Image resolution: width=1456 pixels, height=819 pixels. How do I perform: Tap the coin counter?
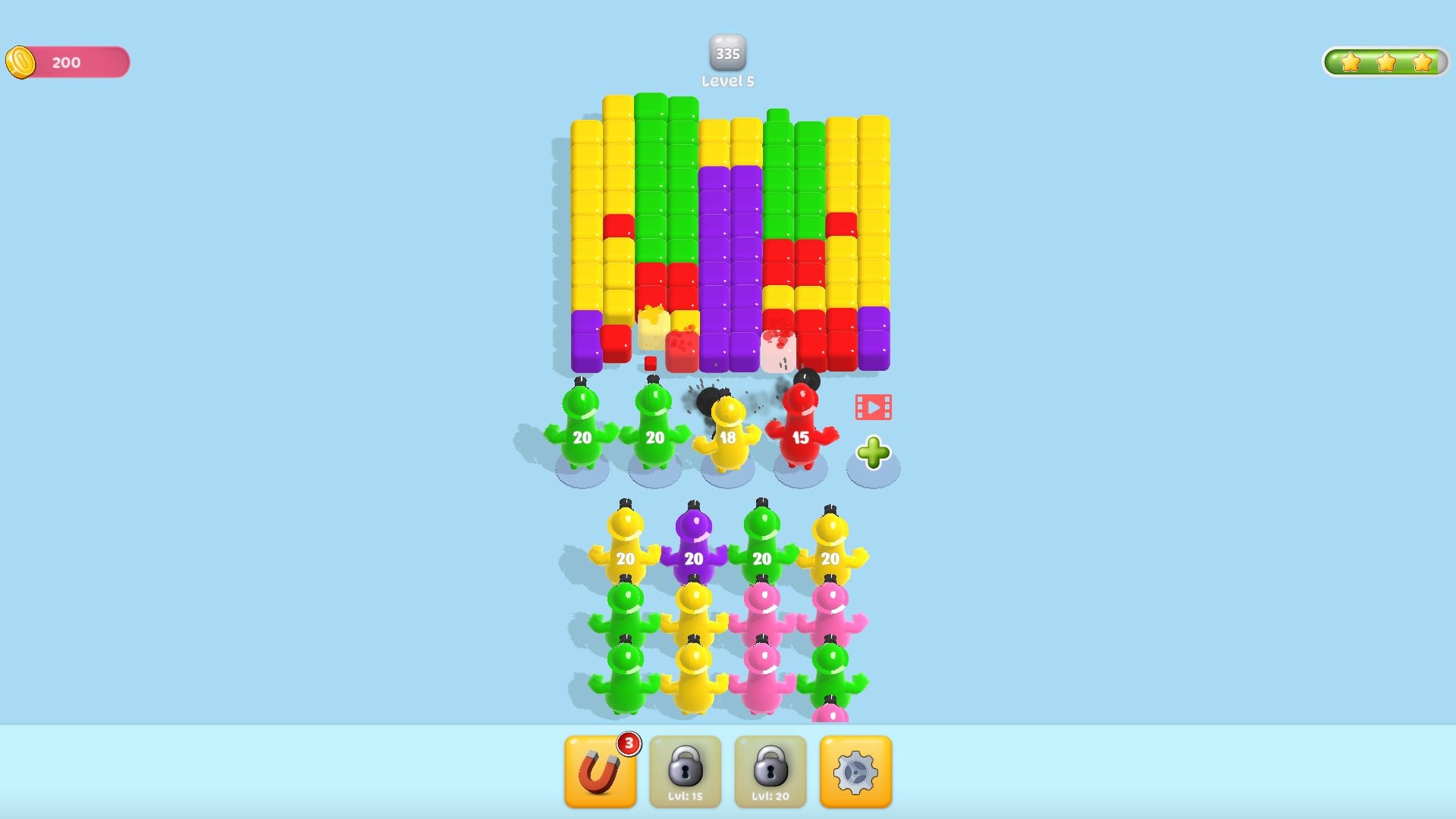67,62
